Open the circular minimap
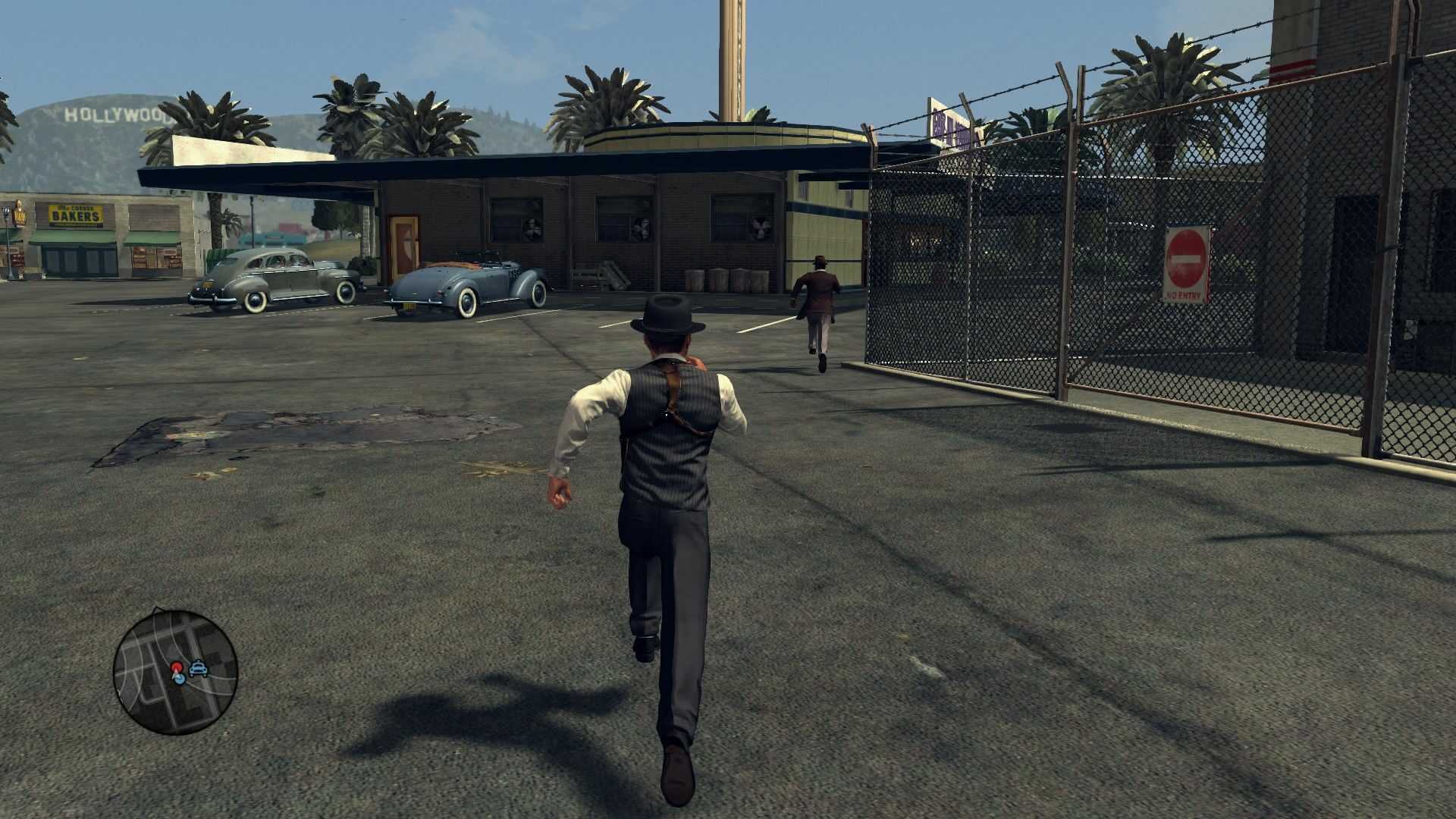This screenshot has height=819, width=1456. (x=175, y=672)
